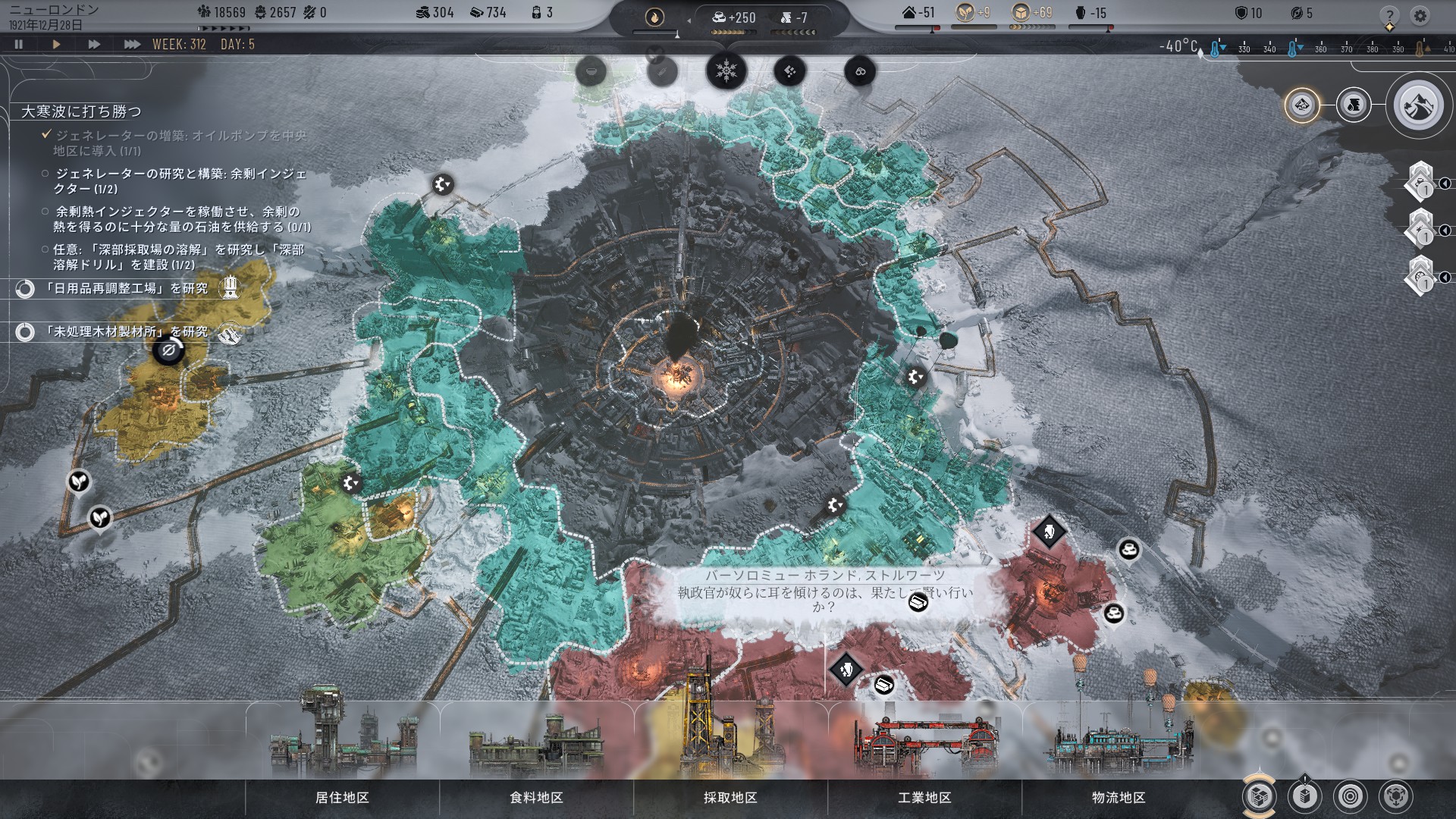Screen dimensions: 1456x819
Task: Set fastest speed with the triple arrow
Action: tap(132, 45)
